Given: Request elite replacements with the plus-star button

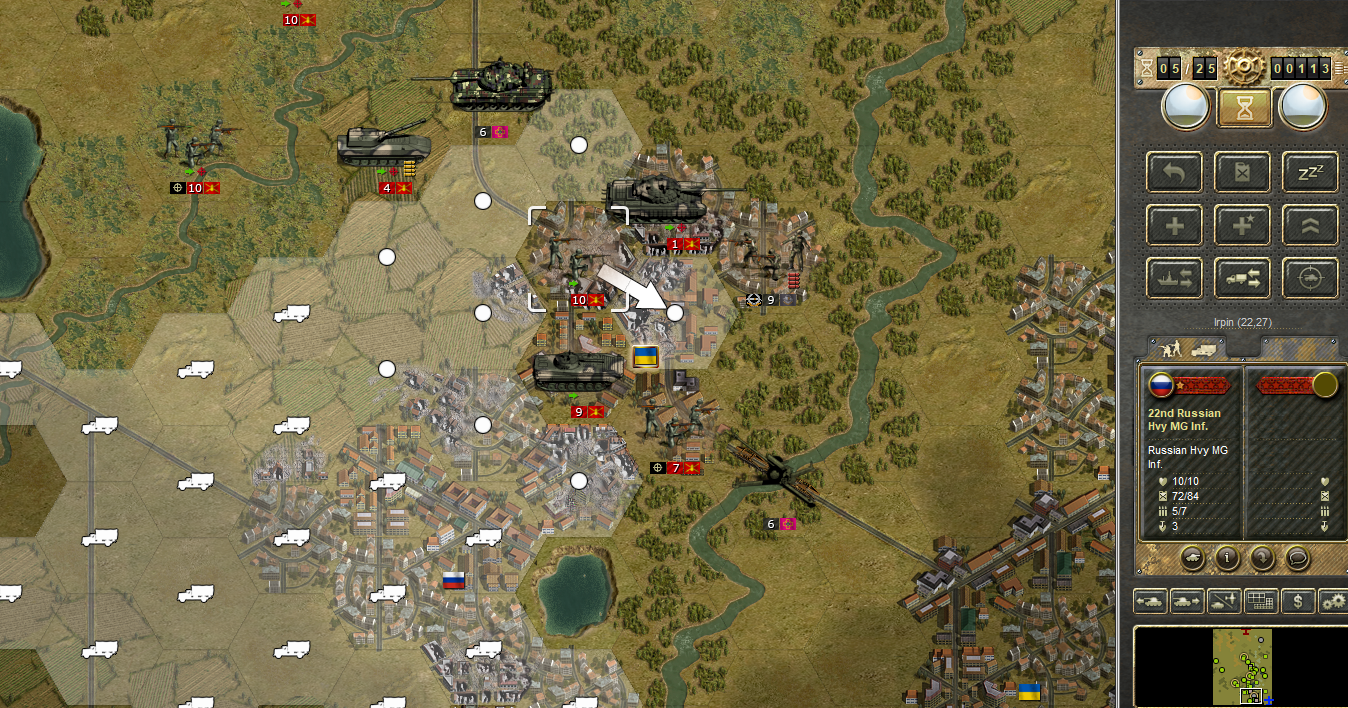Looking at the screenshot, I should tap(1243, 226).
